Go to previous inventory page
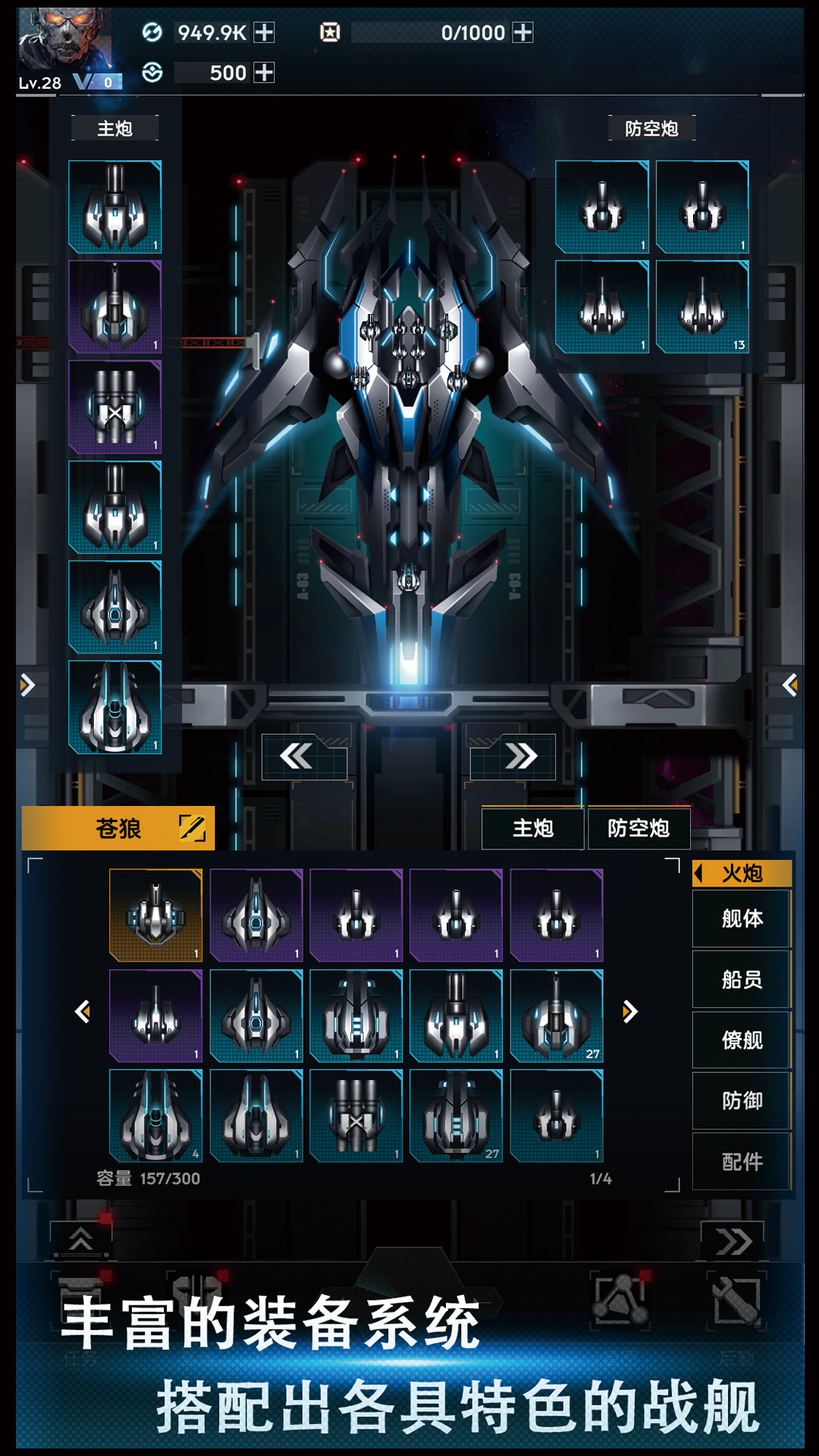The height and width of the screenshot is (1456, 819). (83, 1012)
